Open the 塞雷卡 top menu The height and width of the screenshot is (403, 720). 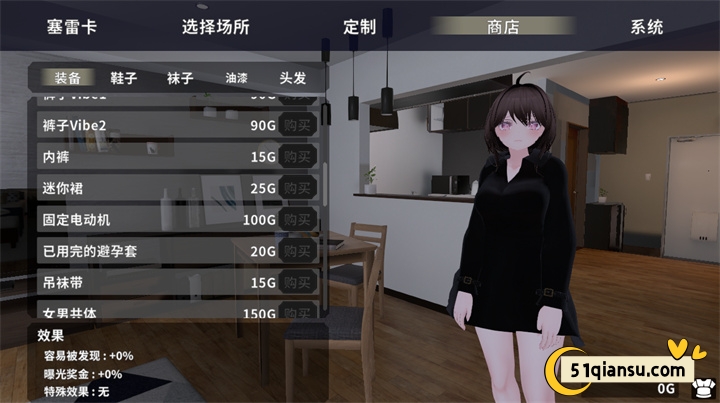pos(70,27)
